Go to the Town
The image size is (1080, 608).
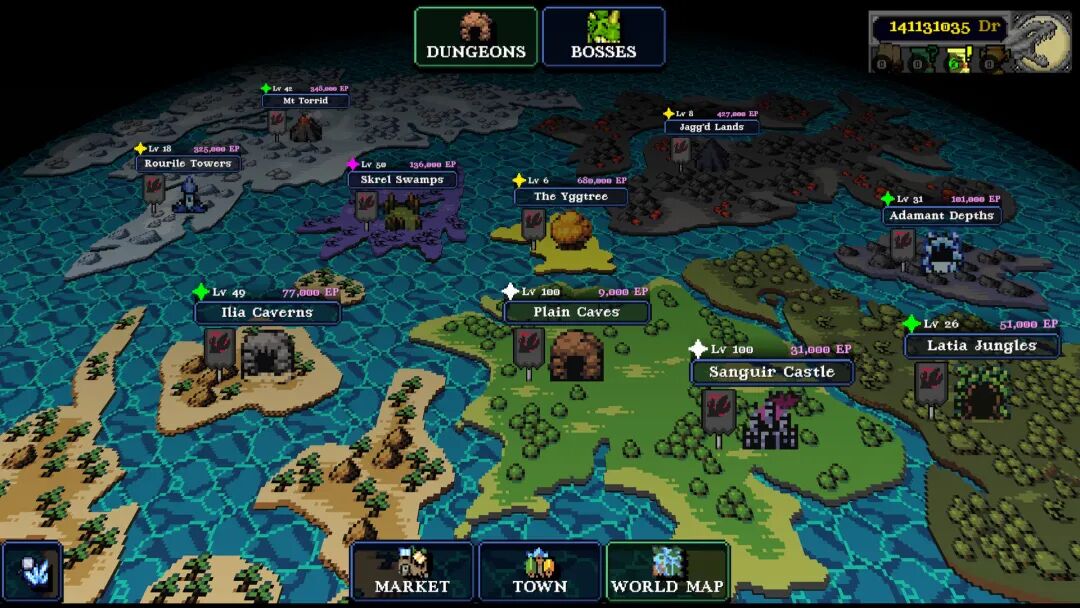tap(540, 572)
